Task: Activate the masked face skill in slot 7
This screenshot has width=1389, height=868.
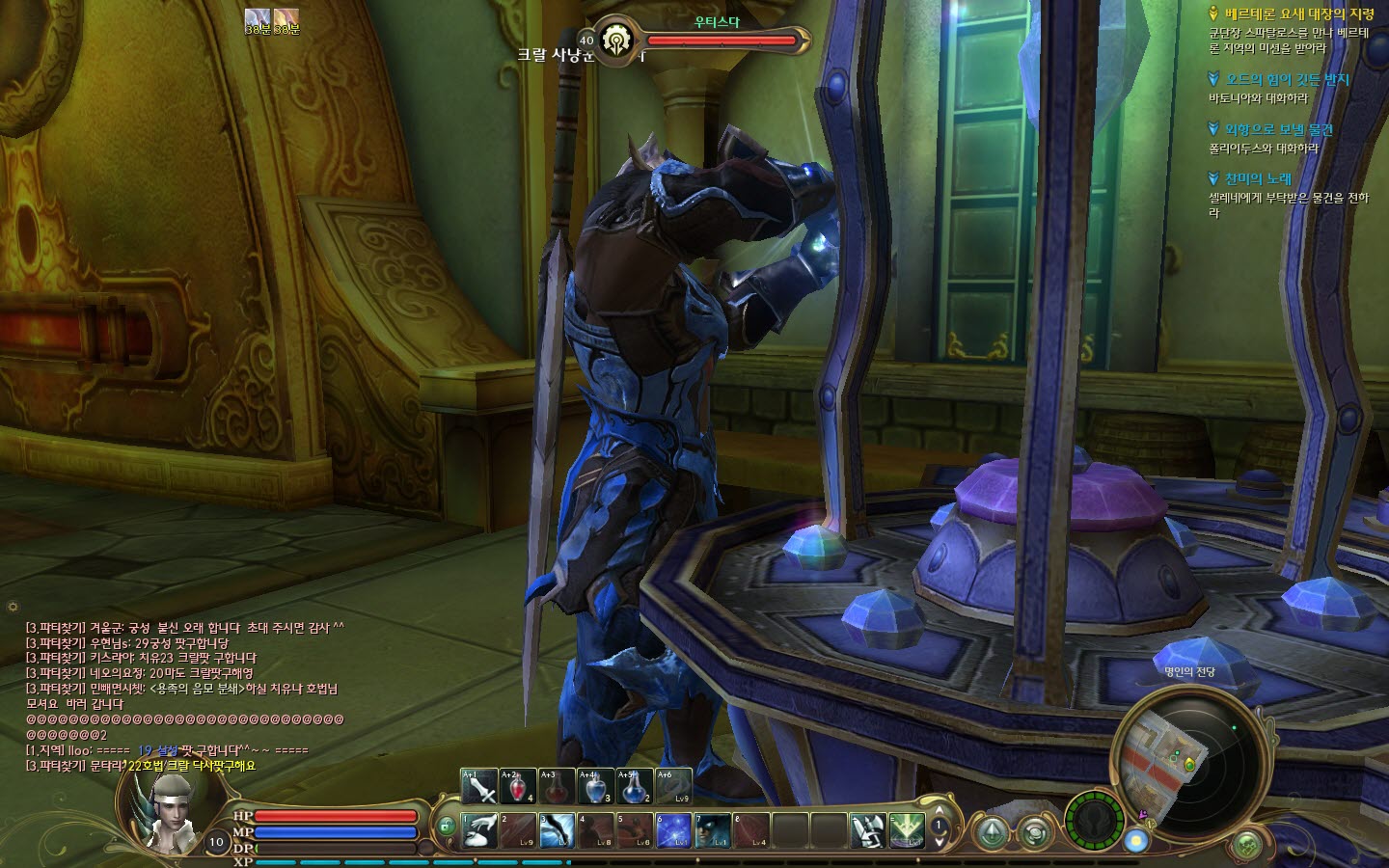Action: tap(711, 830)
